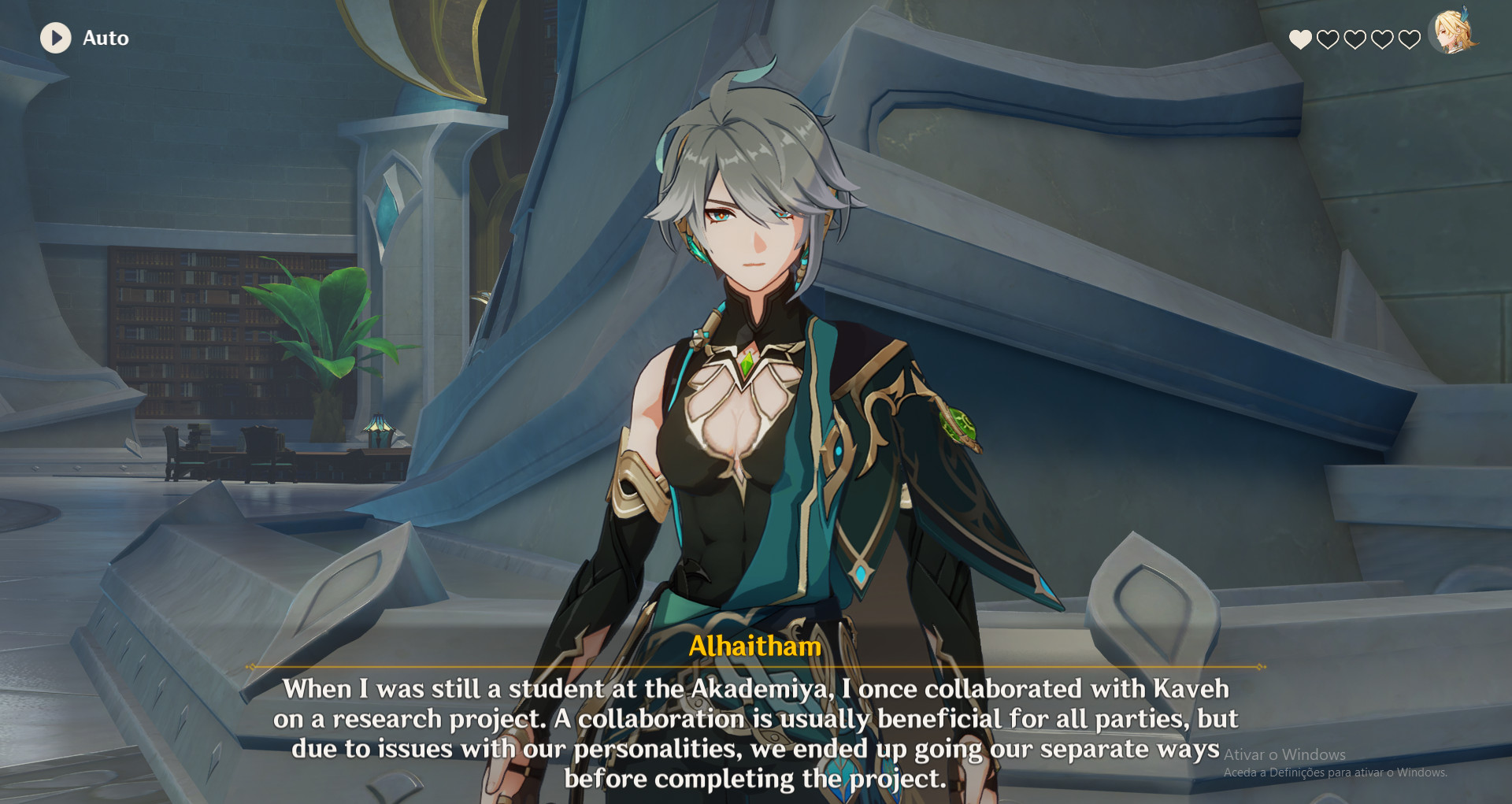Click the Auto label text
Screen dimensions: 1512x804
[106, 38]
